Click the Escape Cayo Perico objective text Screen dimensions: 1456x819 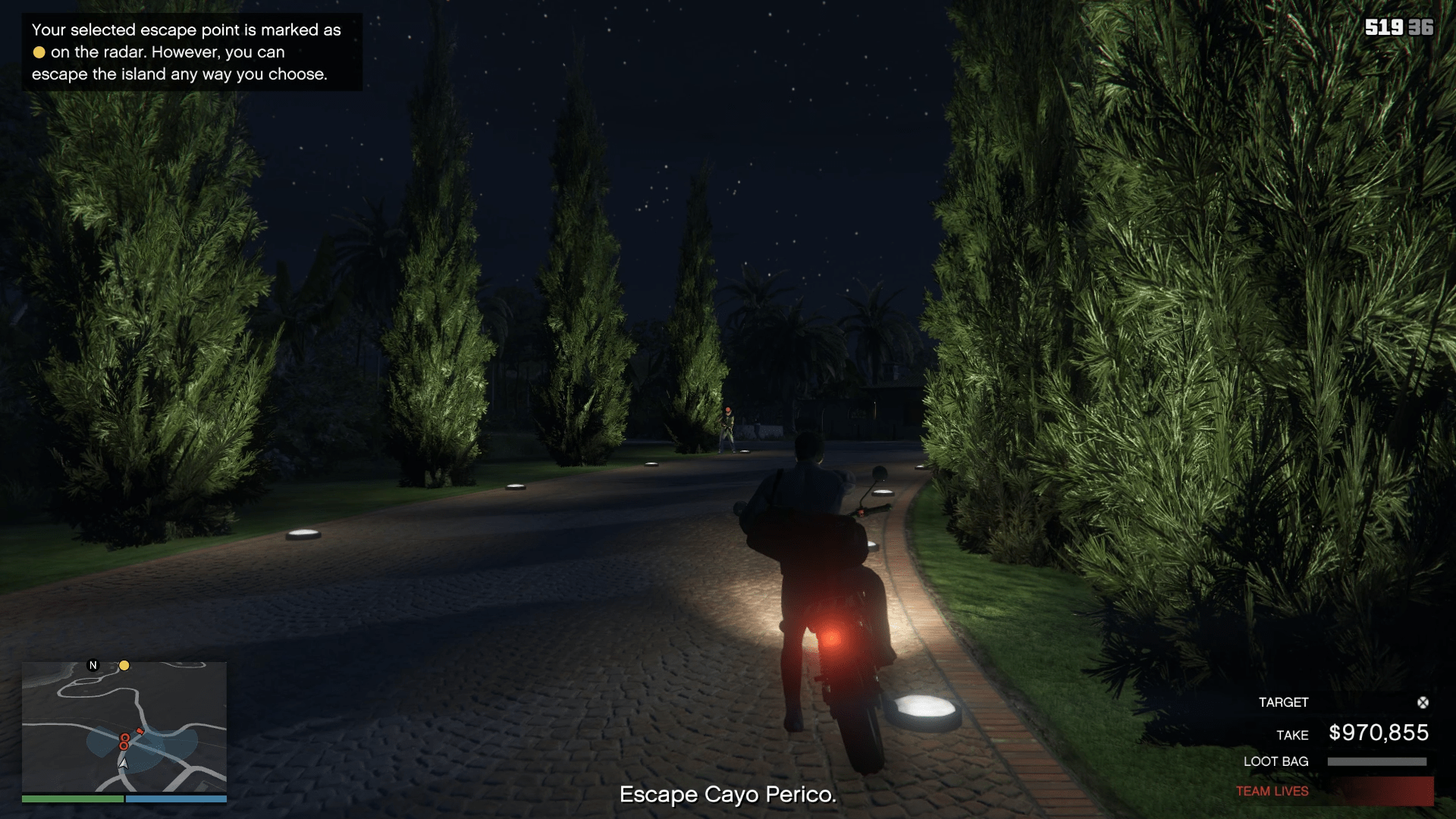click(728, 795)
